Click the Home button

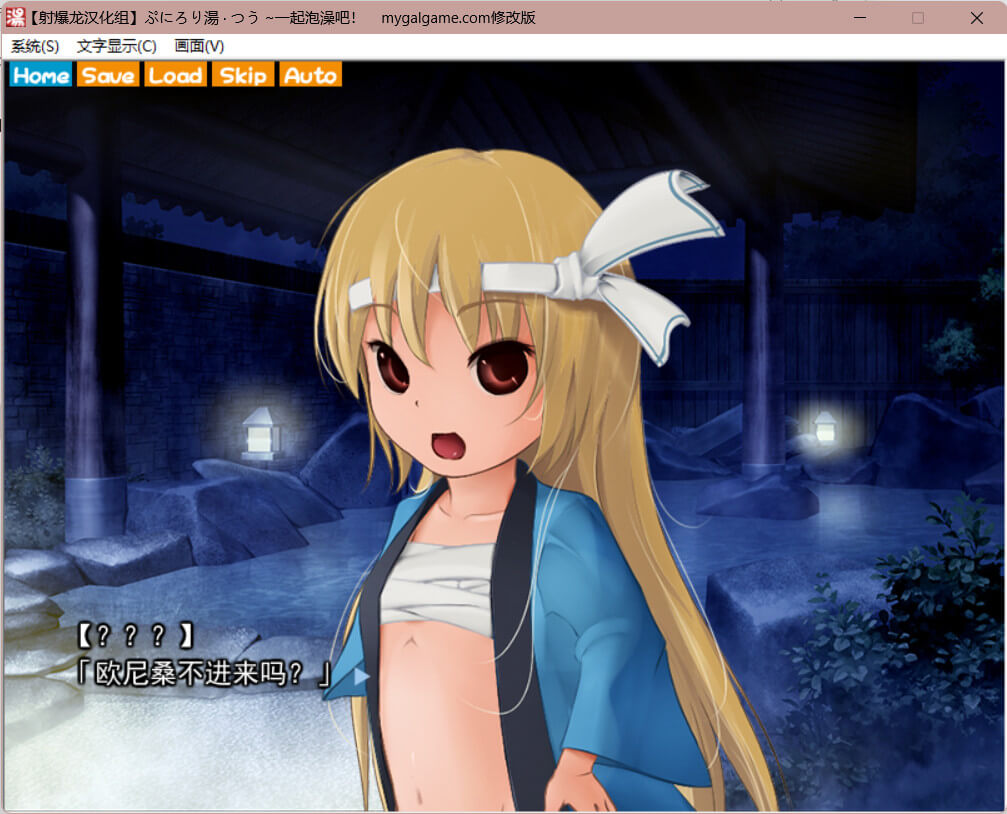pyautogui.click(x=41, y=75)
